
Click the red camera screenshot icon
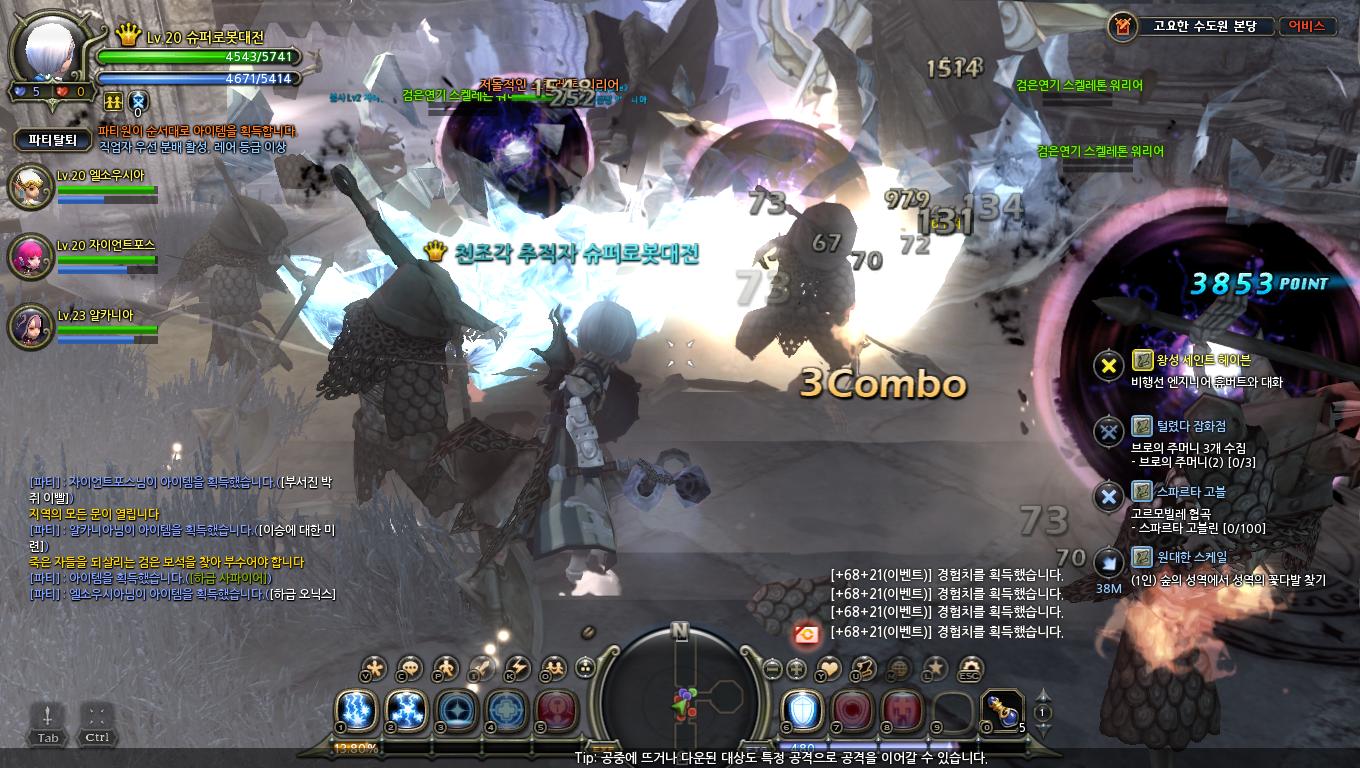tap(806, 632)
